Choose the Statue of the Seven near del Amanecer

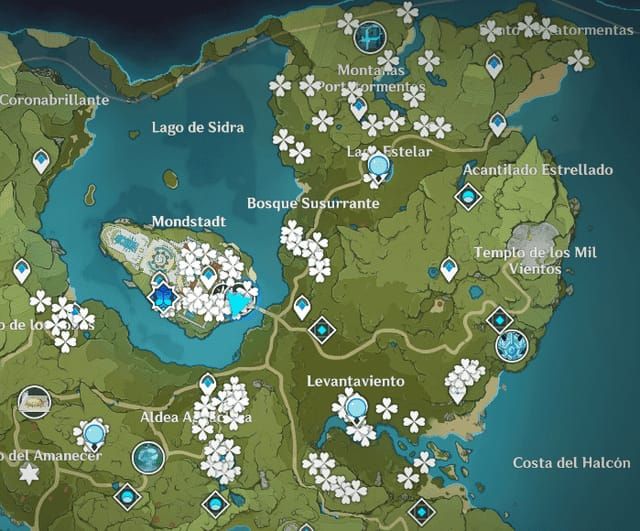95,433
